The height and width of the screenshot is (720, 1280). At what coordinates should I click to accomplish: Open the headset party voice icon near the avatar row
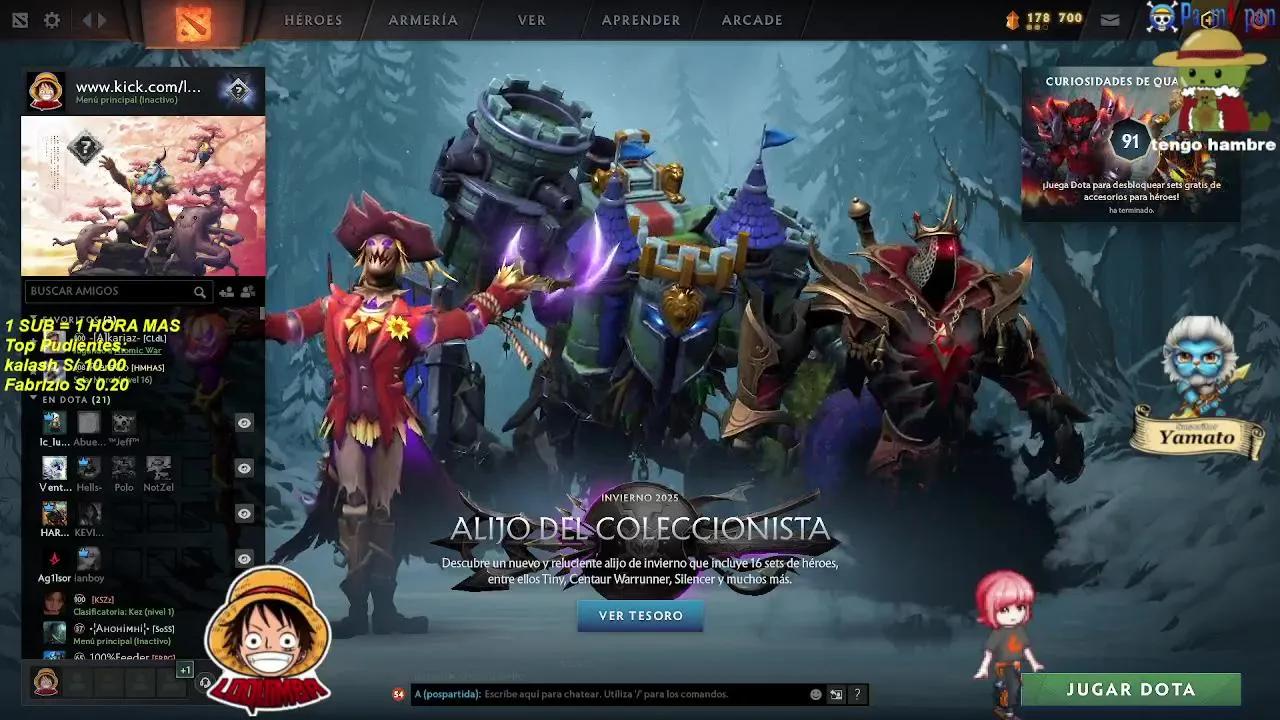point(205,683)
